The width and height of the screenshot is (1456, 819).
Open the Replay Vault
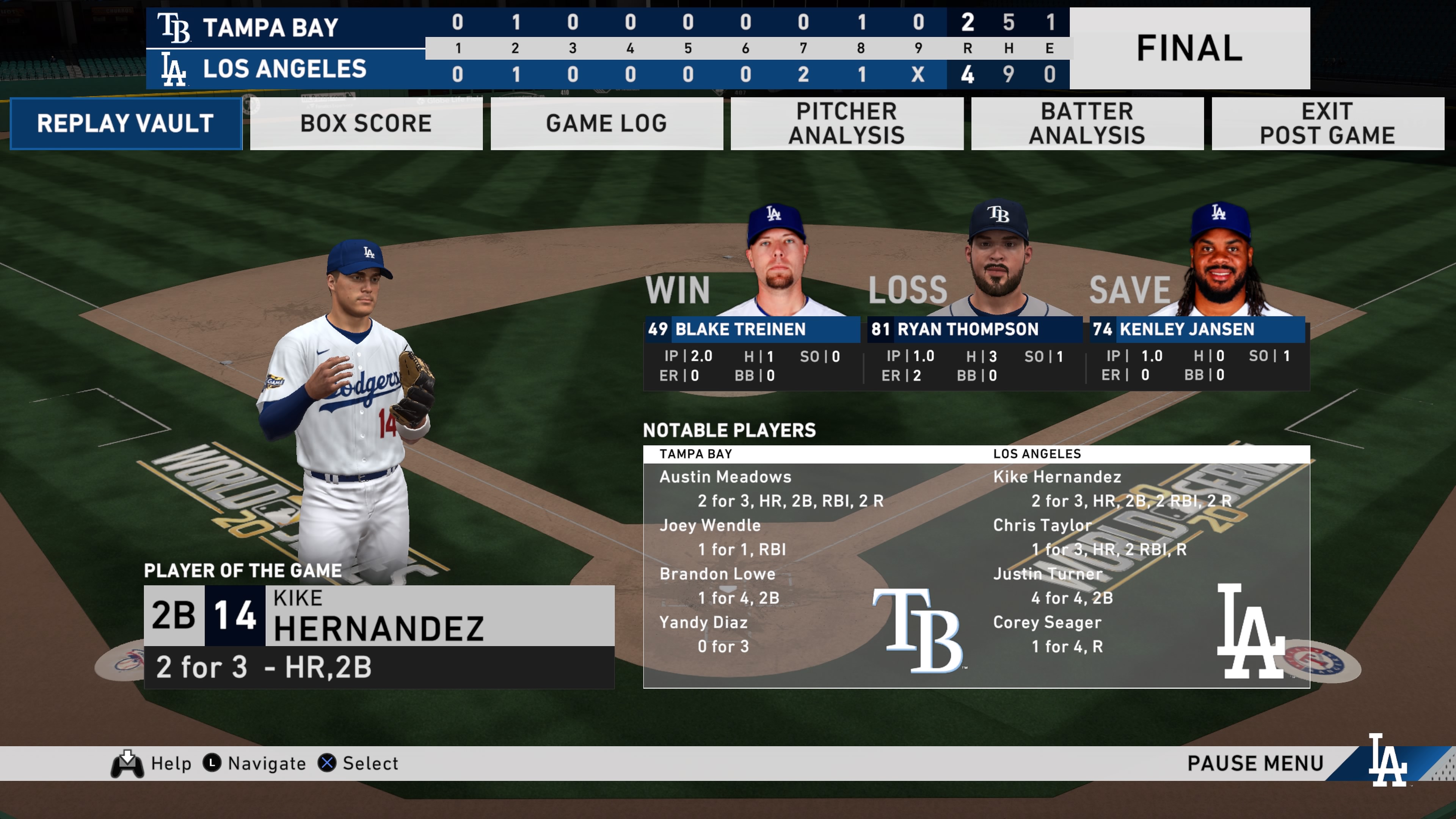point(126,123)
